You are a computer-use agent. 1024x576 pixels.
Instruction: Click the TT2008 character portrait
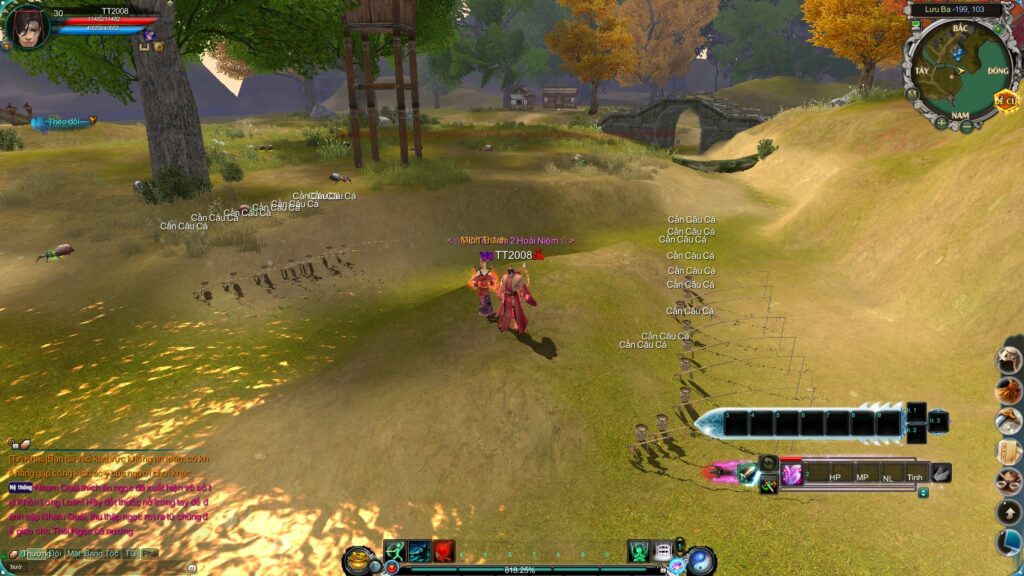tap(27, 27)
